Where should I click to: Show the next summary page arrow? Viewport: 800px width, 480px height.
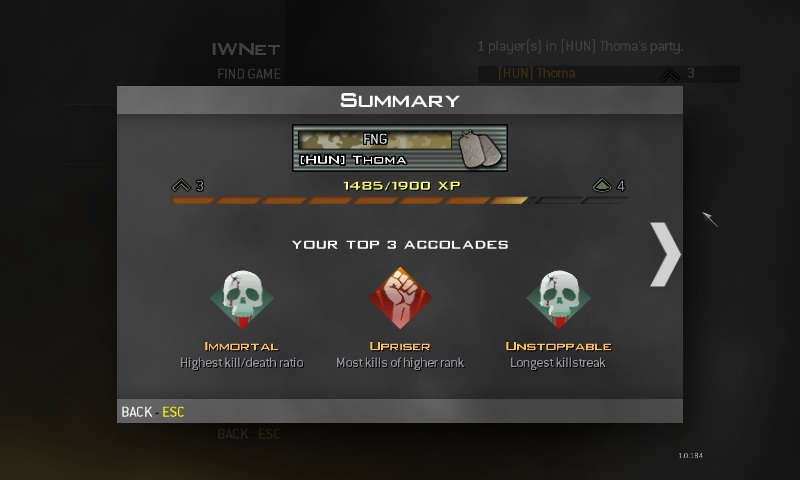click(665, 255)
